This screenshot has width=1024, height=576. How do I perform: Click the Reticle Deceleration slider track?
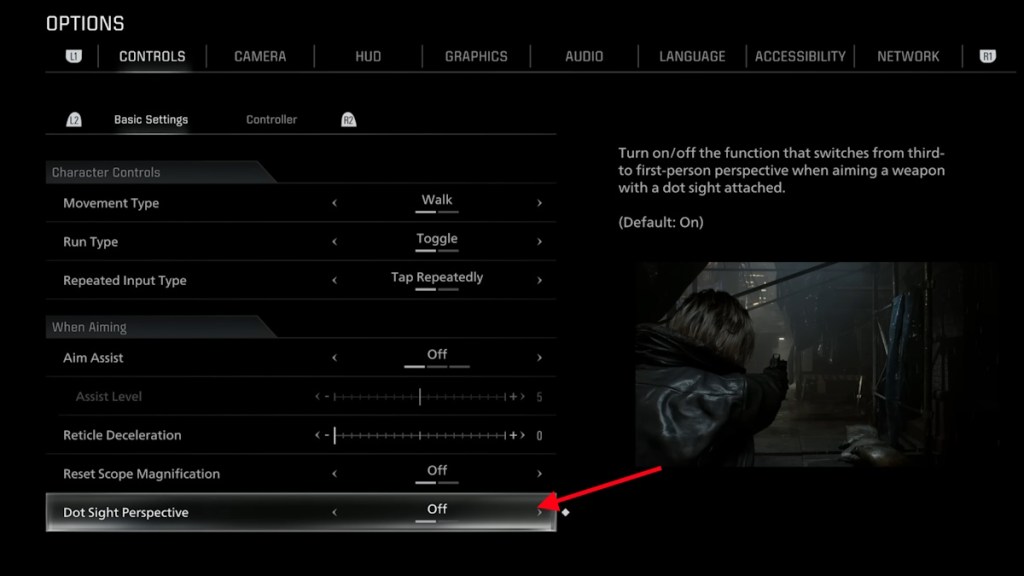coord(420,435)
